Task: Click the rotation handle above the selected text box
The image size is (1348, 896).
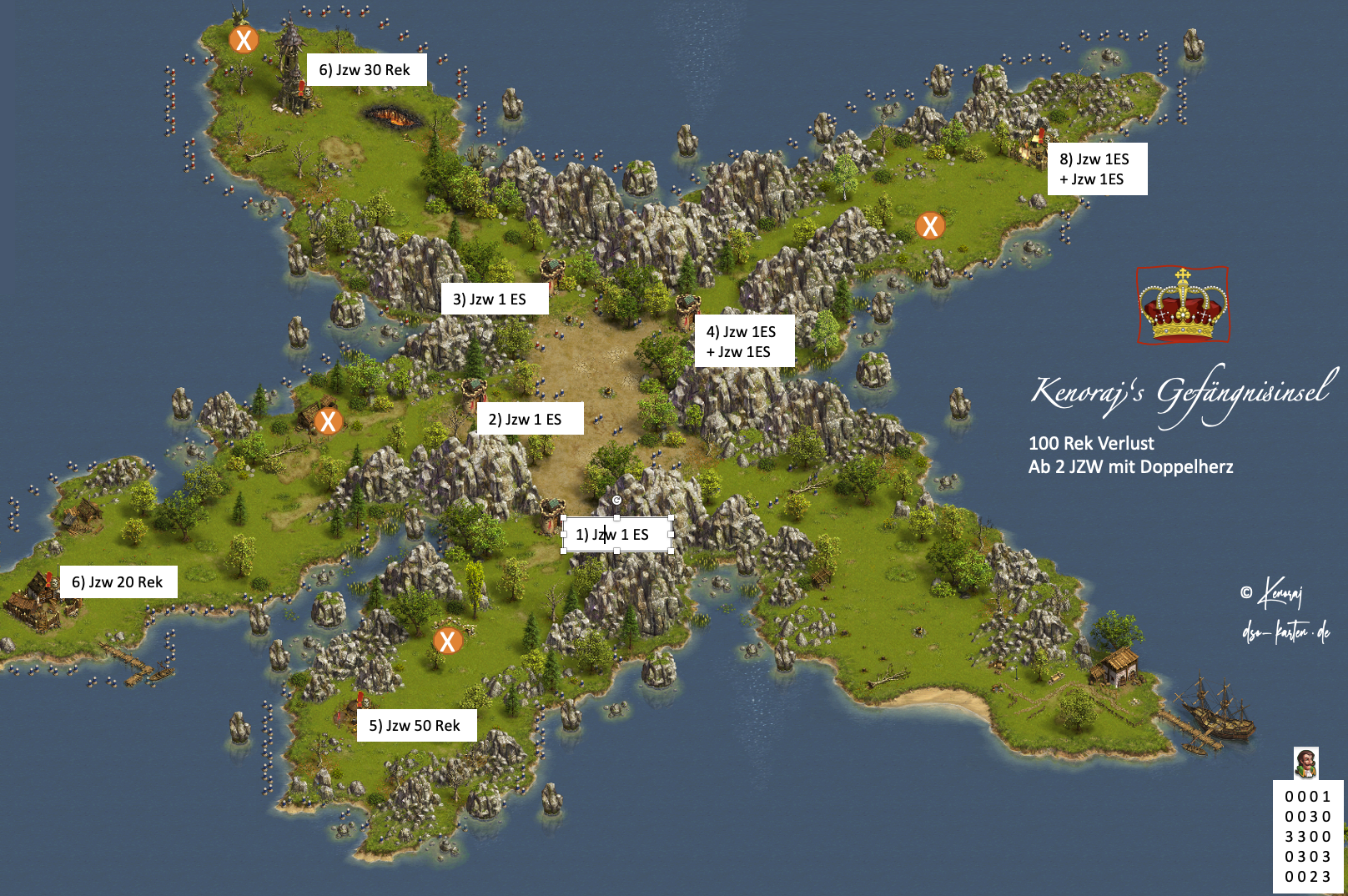Action: point(616,501)
